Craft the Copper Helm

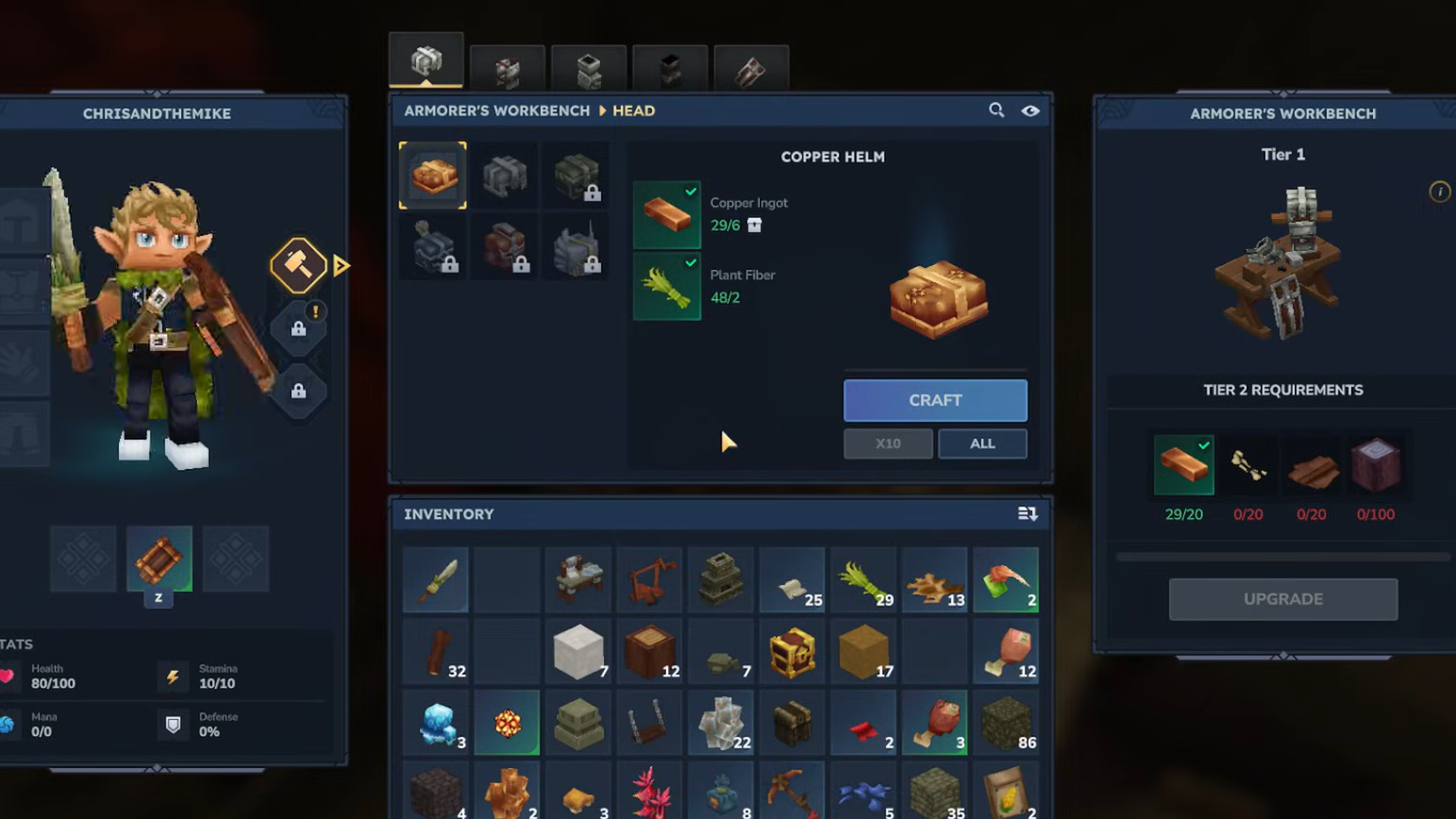point(934,400)
